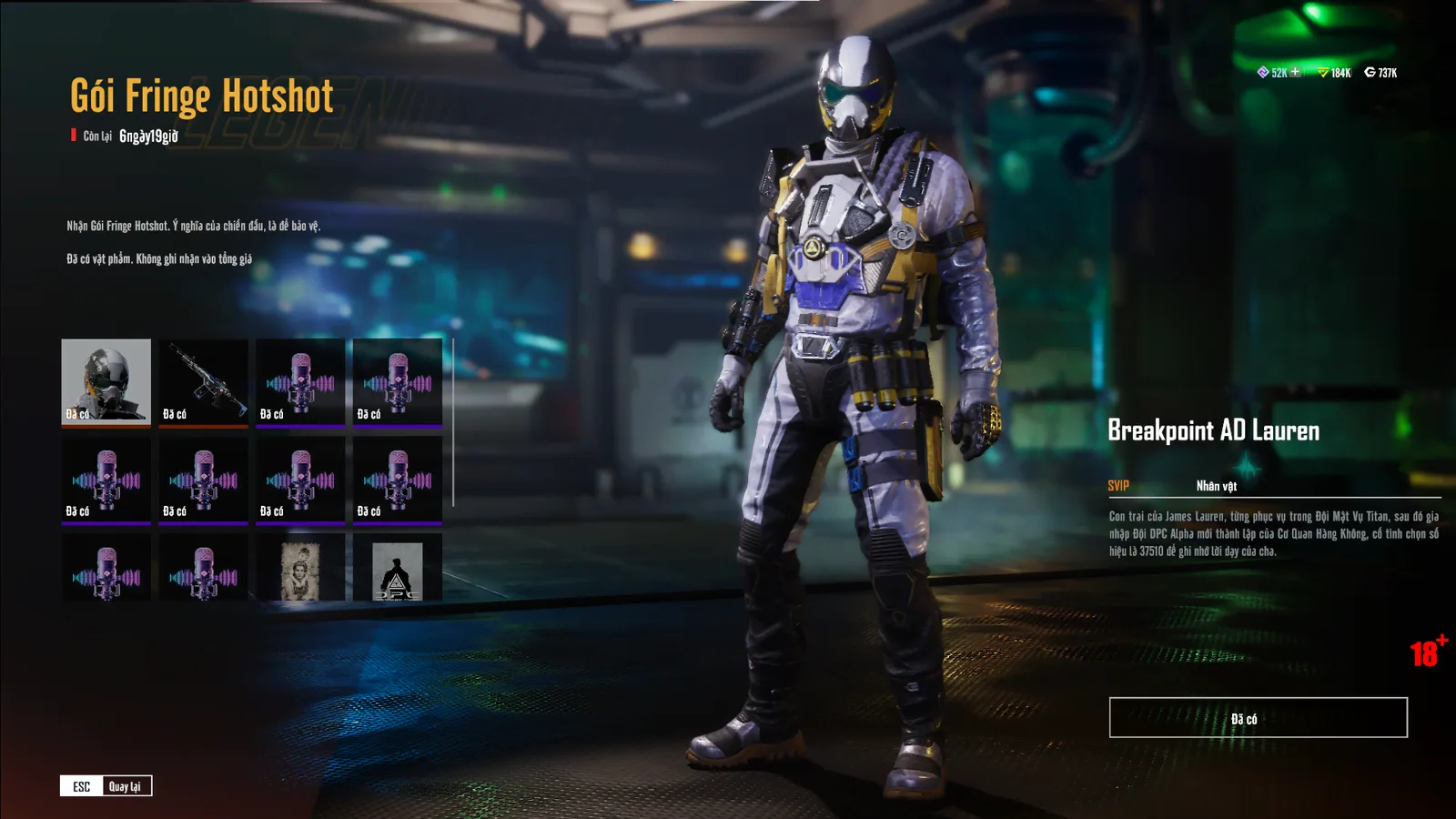1456x819 pixels.
Task: Choose the DPC emblem item
Action: point(398,570)
